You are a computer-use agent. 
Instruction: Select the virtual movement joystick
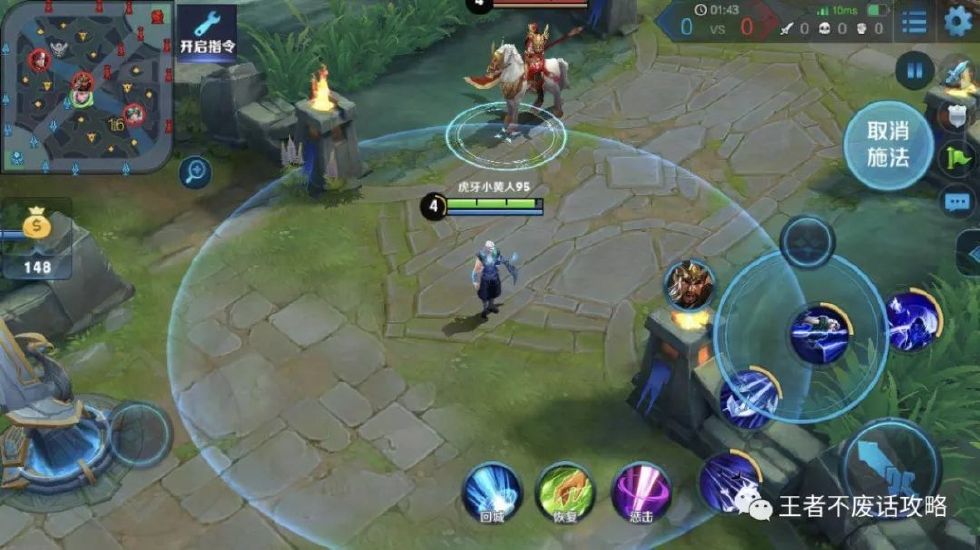[139, 434]
